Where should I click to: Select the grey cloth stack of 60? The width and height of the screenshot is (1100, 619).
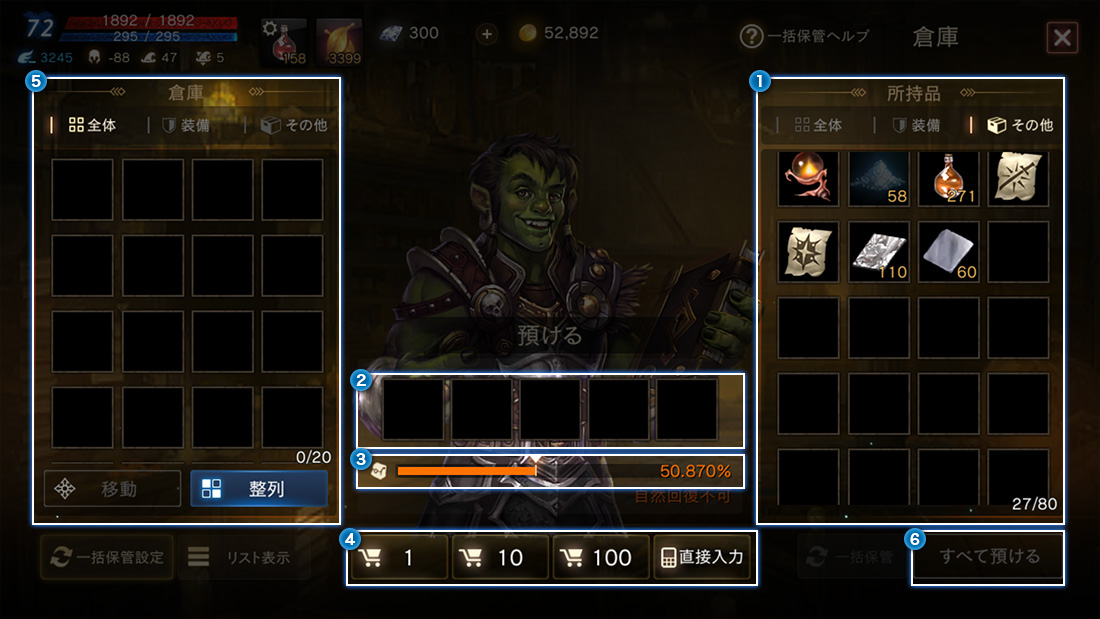[x=948, y=252]
